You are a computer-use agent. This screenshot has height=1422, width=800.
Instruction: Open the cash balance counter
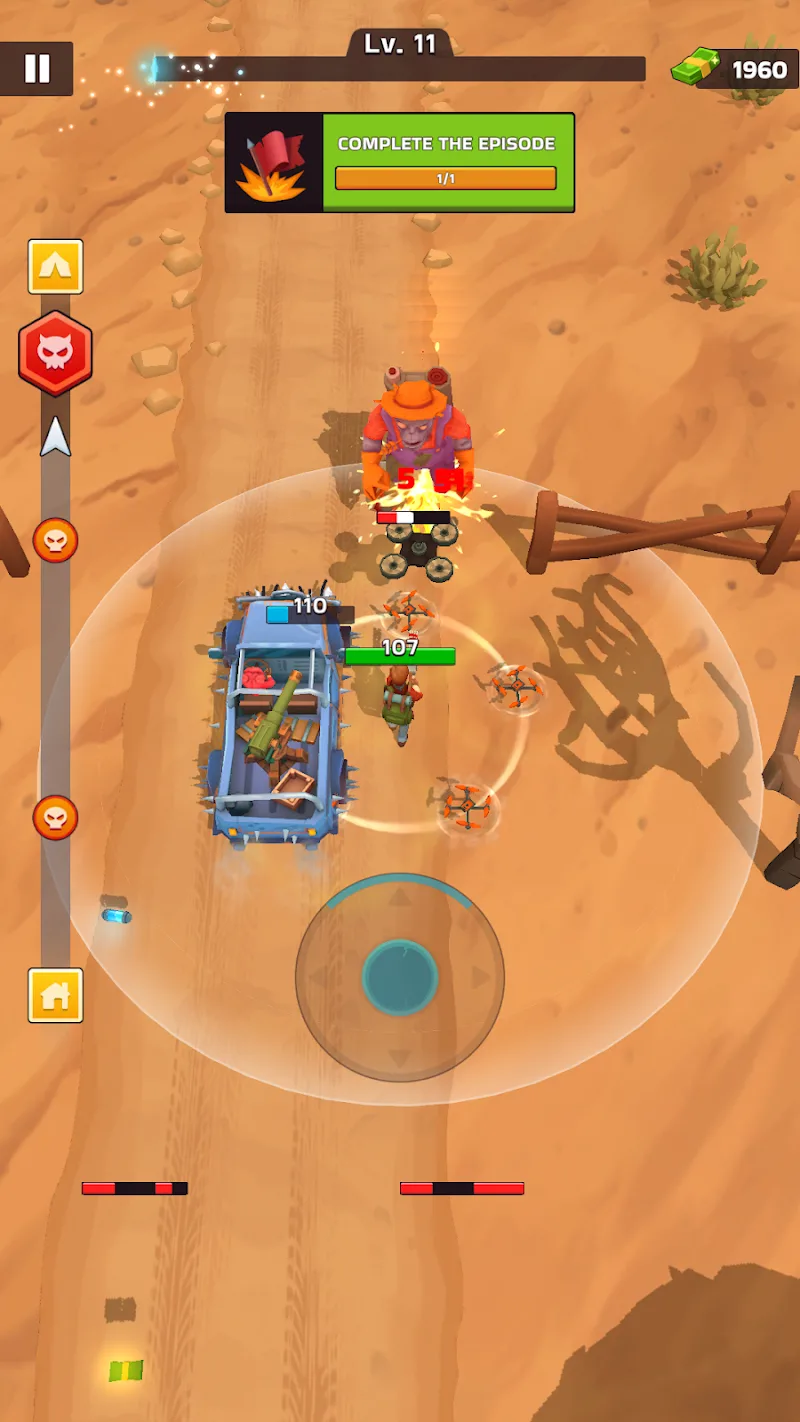(x=734, y=69)
